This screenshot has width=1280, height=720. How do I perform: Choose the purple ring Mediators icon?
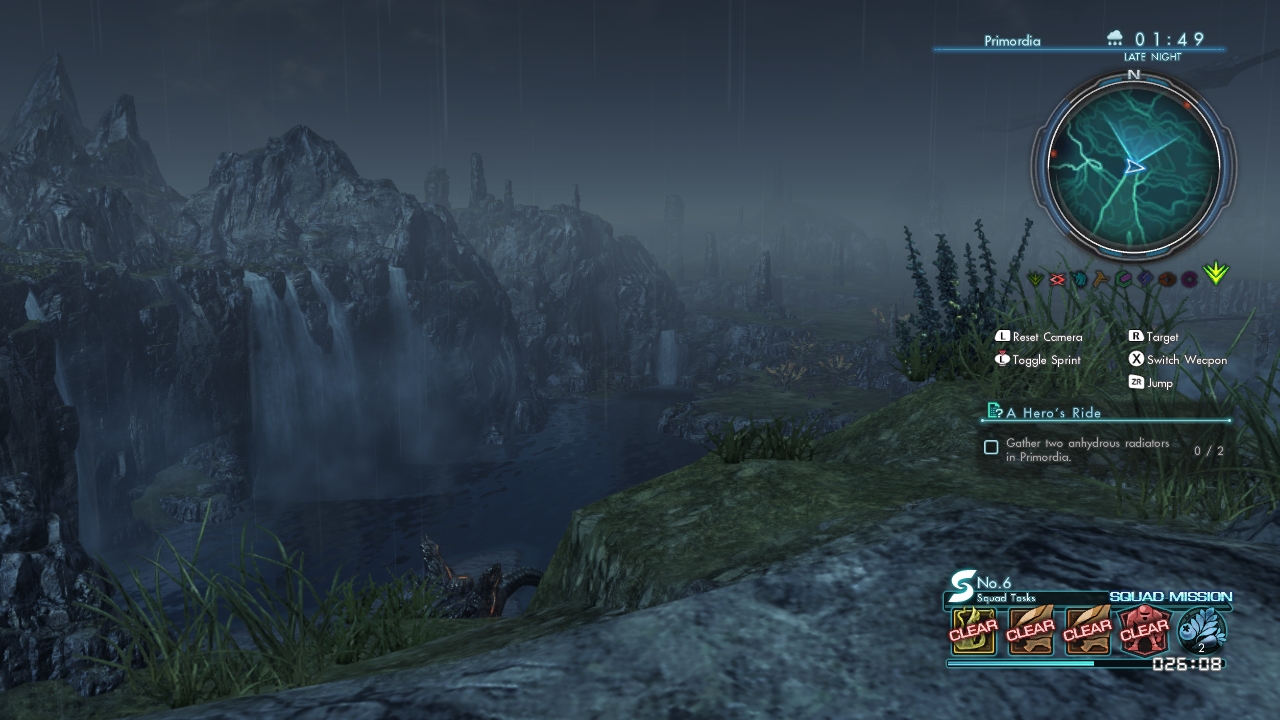[x=1189, y=279]
